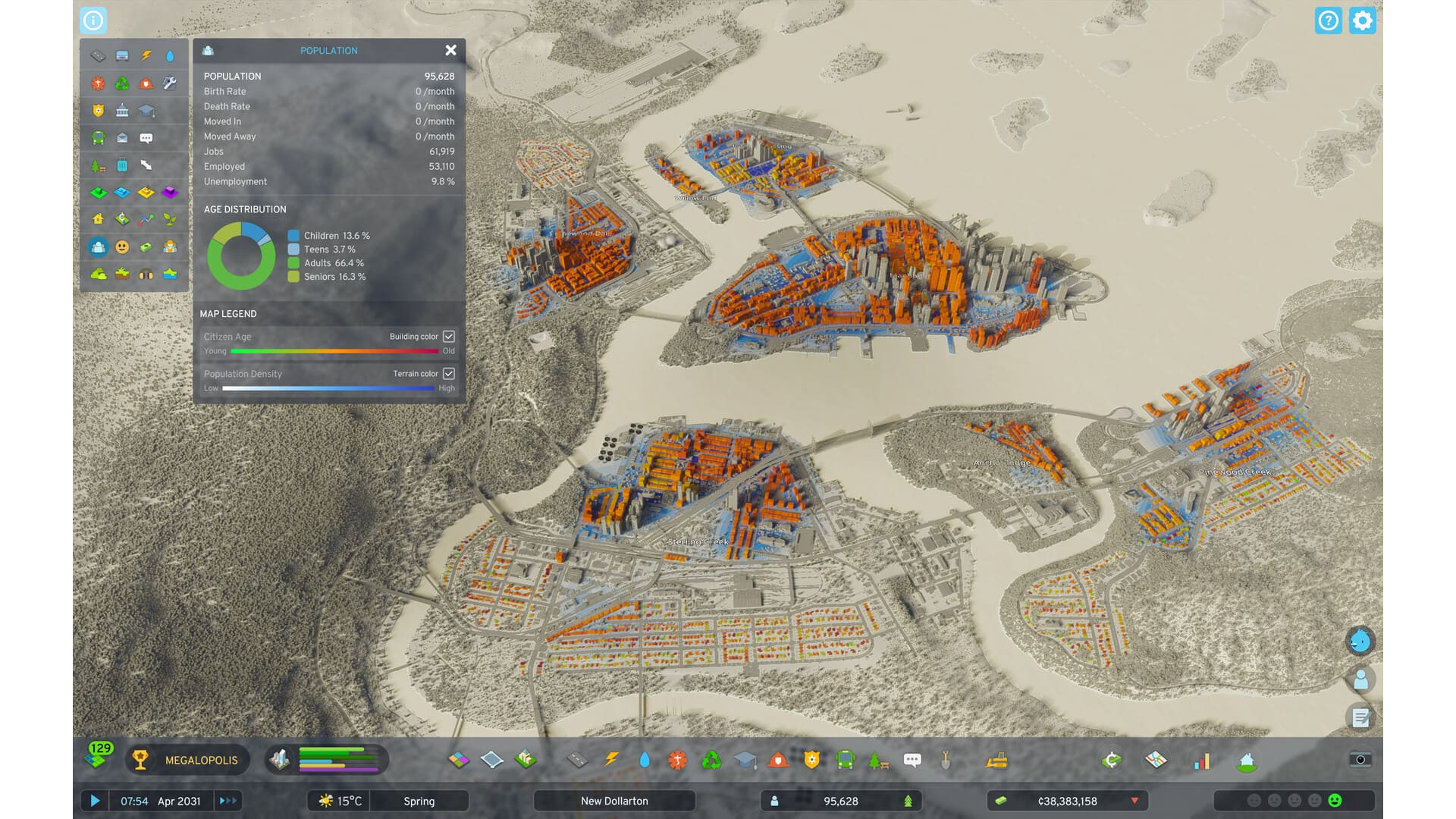Screen dimensions: 1456x819
Task: Open the city statistics bar chart
Action: pos(1202,761)
